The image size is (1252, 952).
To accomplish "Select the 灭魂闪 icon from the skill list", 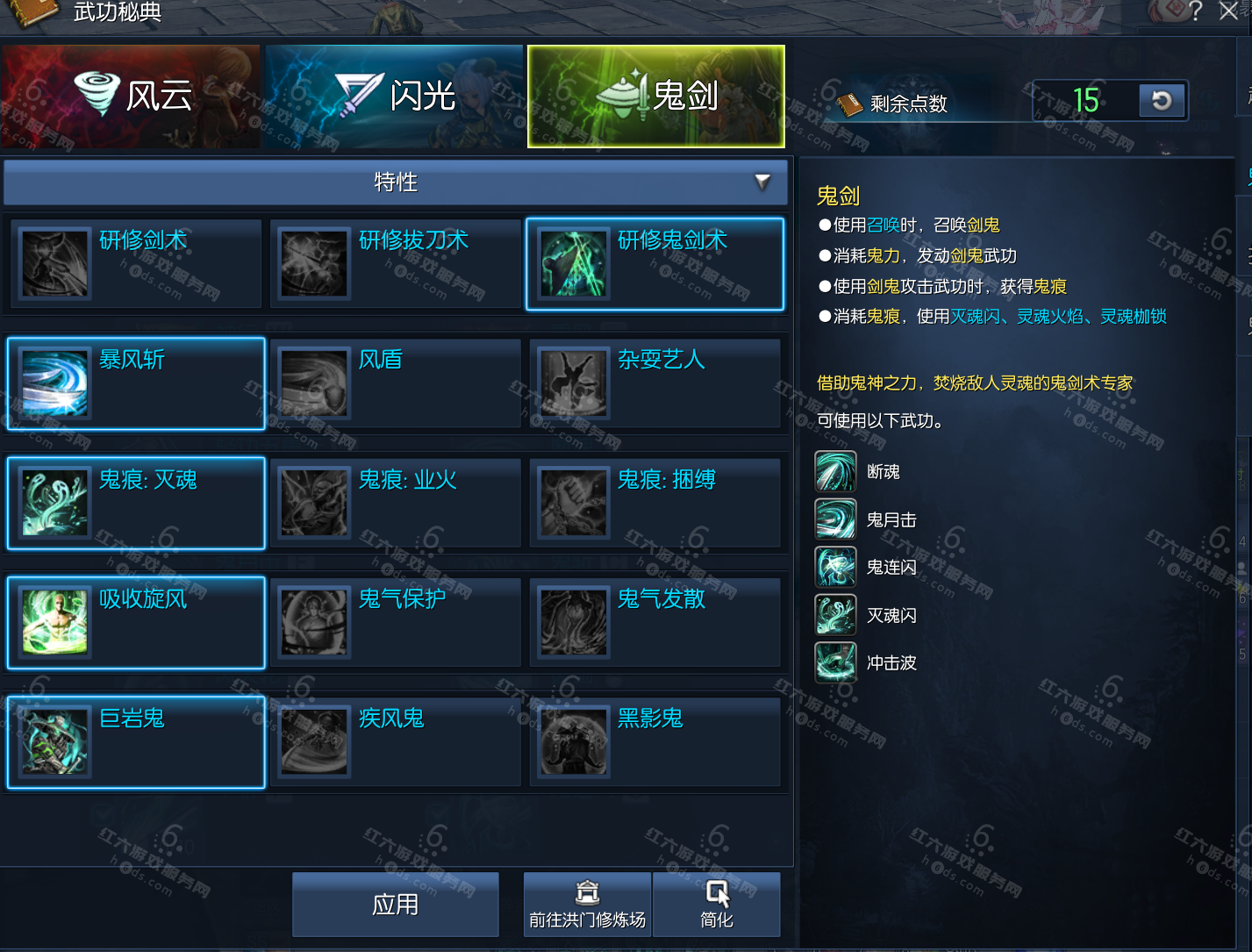I will [835, 614].
